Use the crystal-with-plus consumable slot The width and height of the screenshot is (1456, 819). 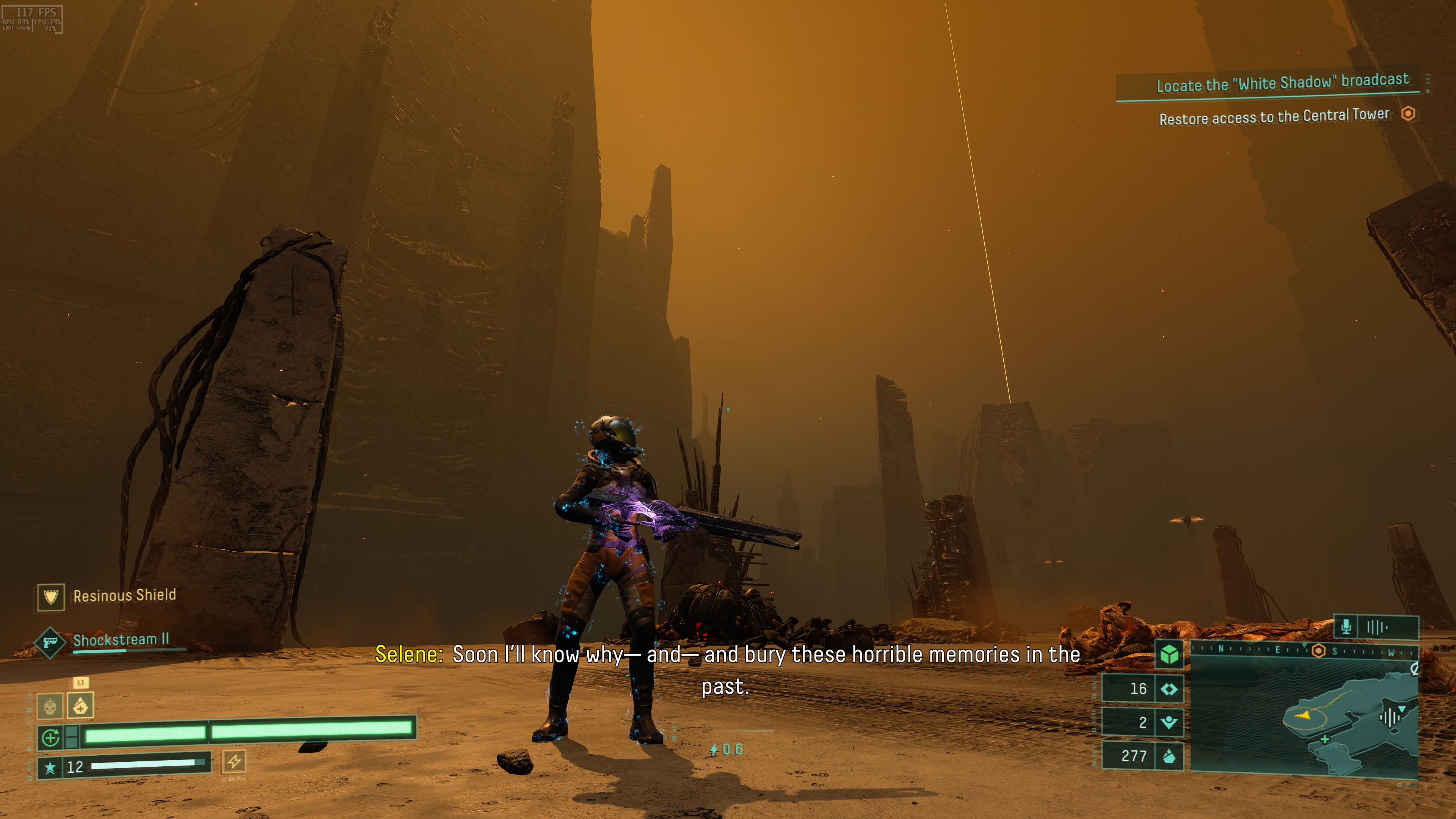tap(81, 705)
